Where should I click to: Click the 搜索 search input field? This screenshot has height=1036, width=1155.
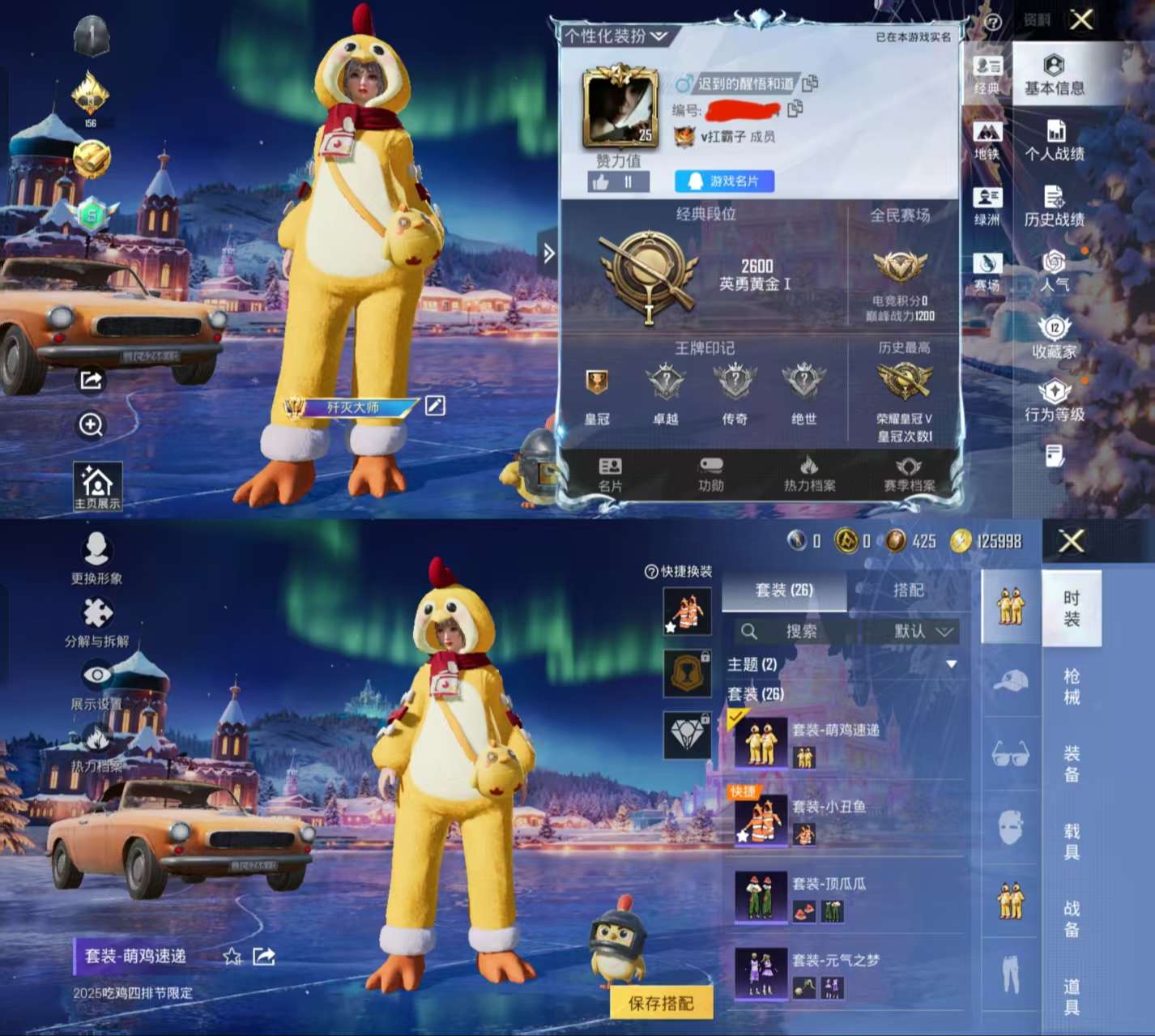pyautogui.click(x=802, y=632)
